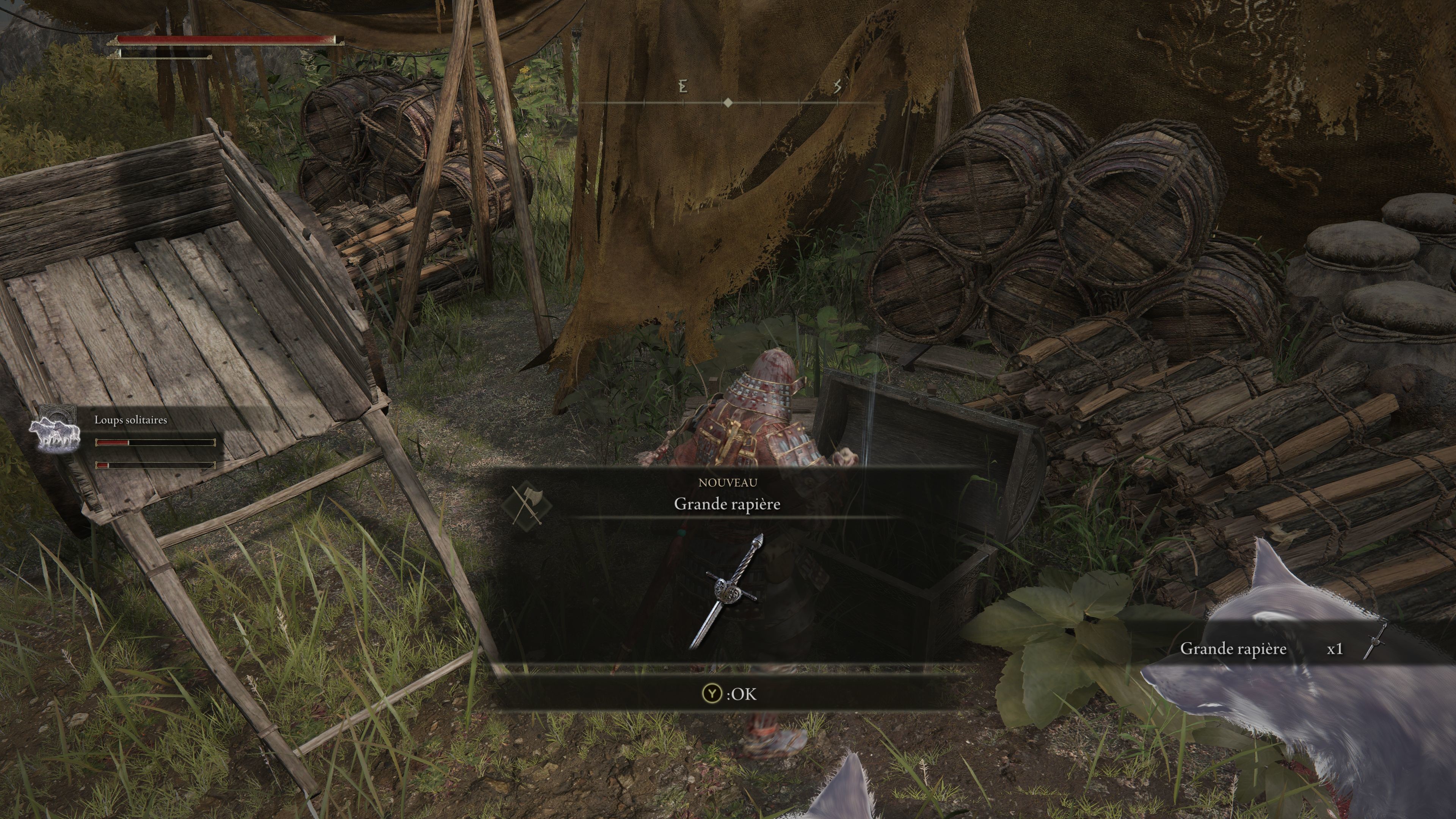Image resolution: width=1456 pixels, height=819 pixels.
Task: Click the "NOUVEAU" header label
Action: tap(728, 482)
